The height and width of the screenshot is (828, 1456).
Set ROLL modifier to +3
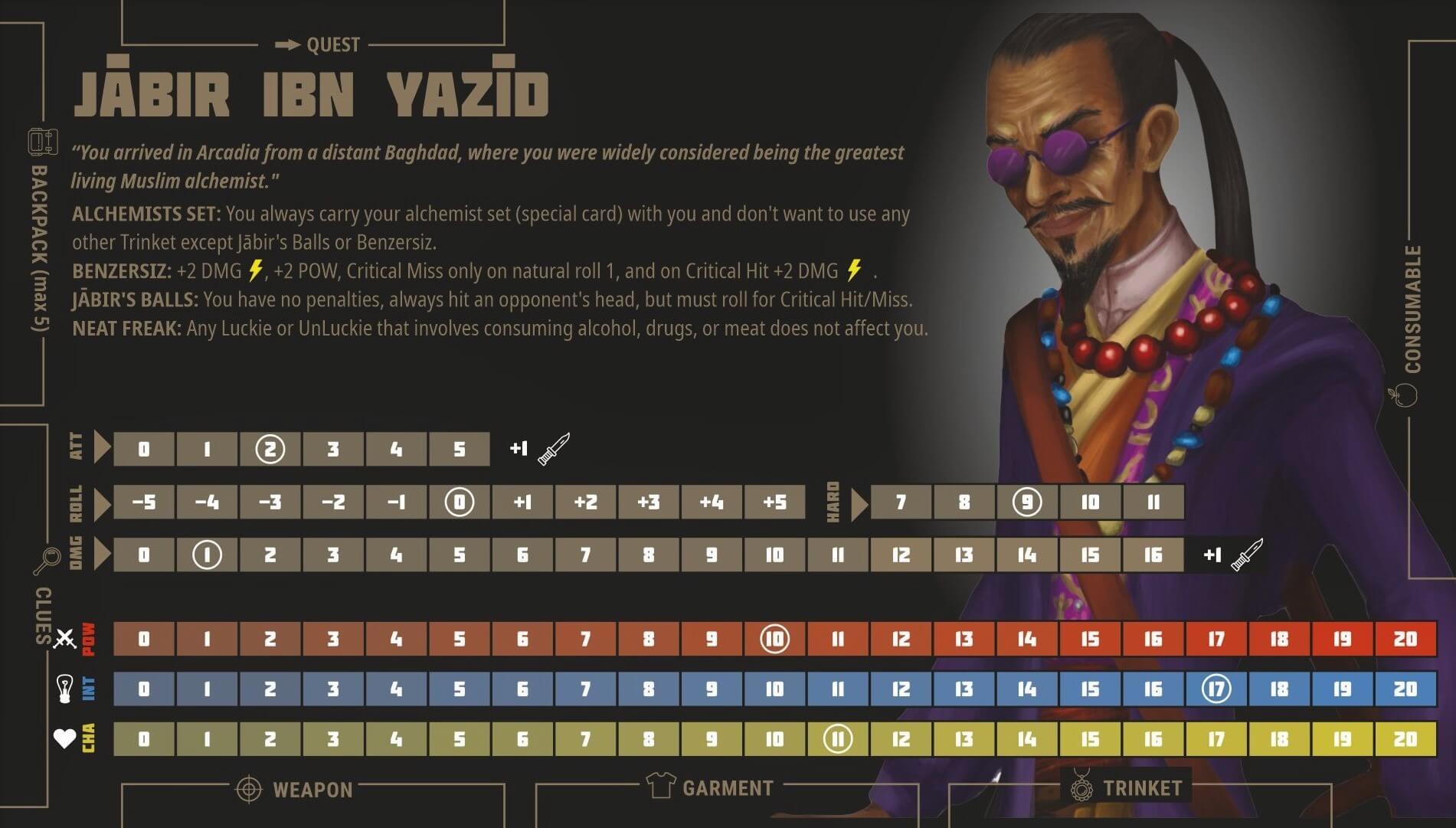tap(649, 502)
